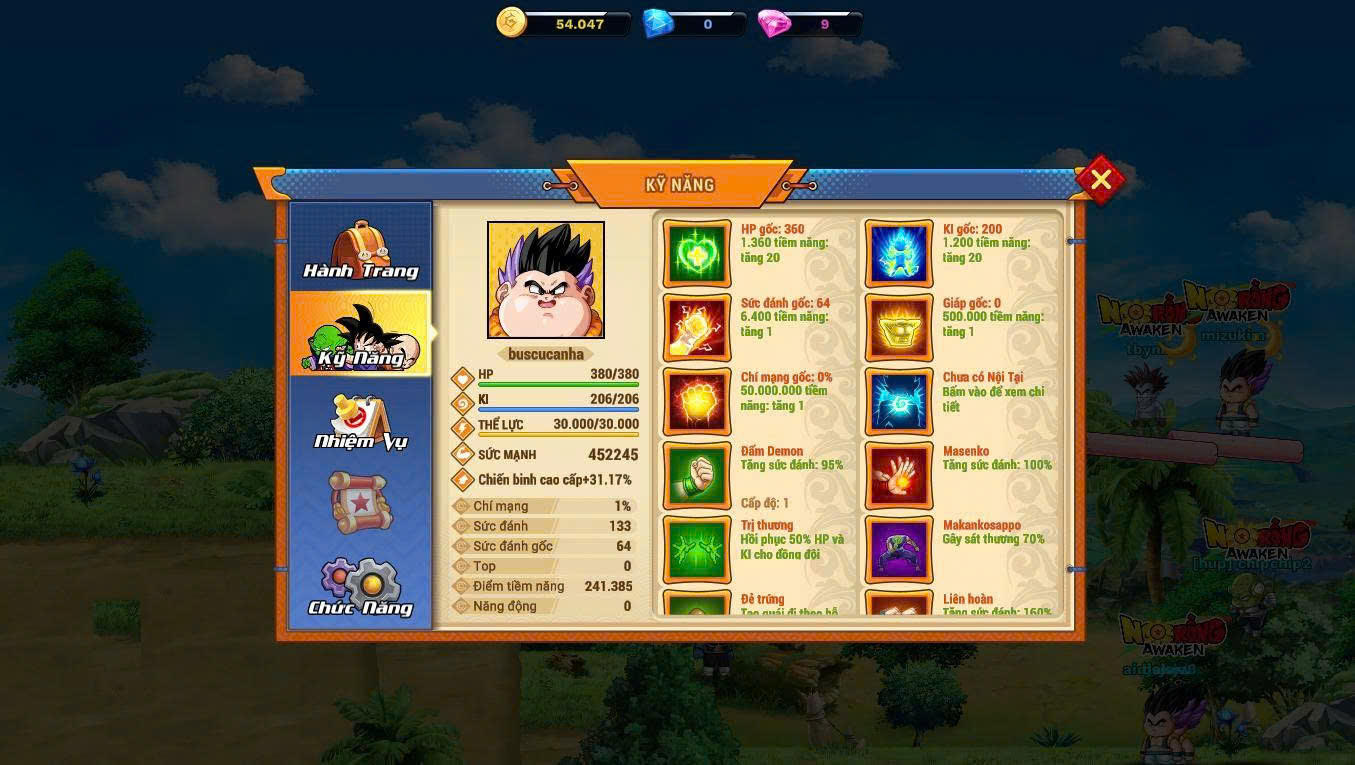Click the blue diamond currency icon
Viewport: 1355px width, 765px height.
point(657,23)
